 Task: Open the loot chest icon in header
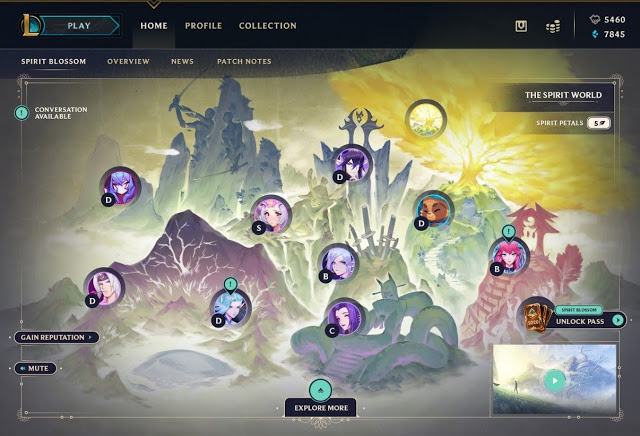521,26
